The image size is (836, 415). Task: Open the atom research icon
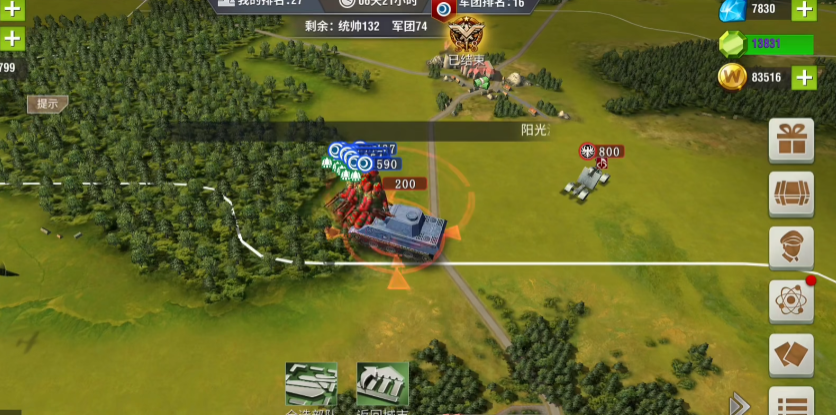coord(790,302)
